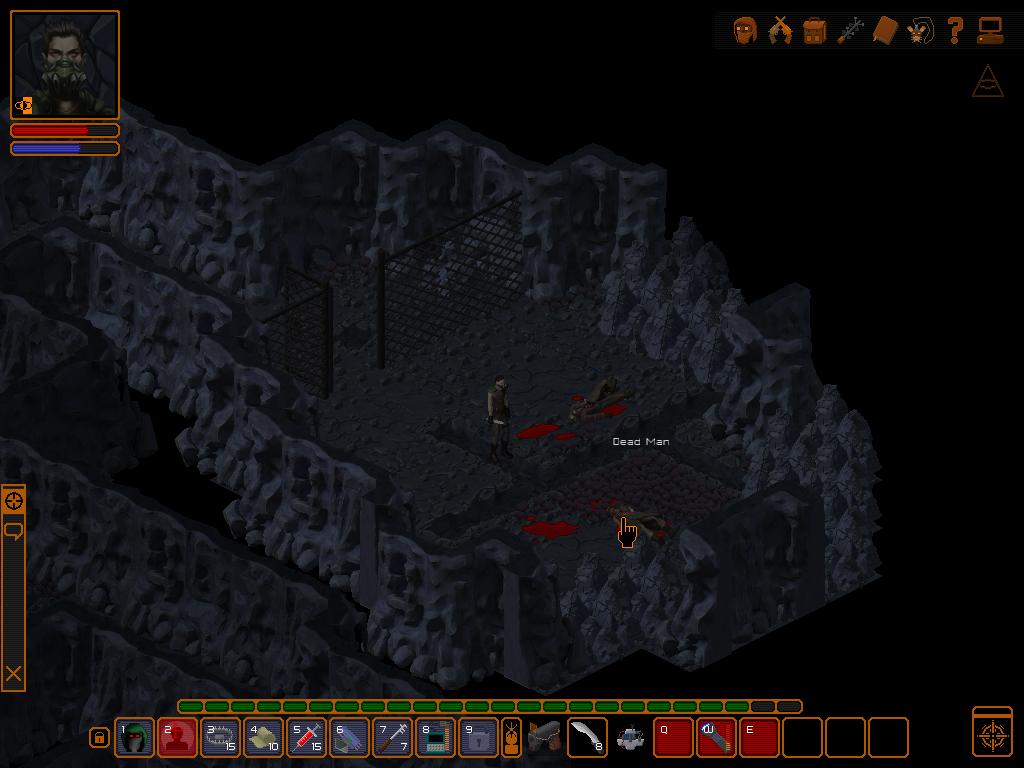Toggle the hotbar lock icon
1024x768 pixels.
point(99,738)
